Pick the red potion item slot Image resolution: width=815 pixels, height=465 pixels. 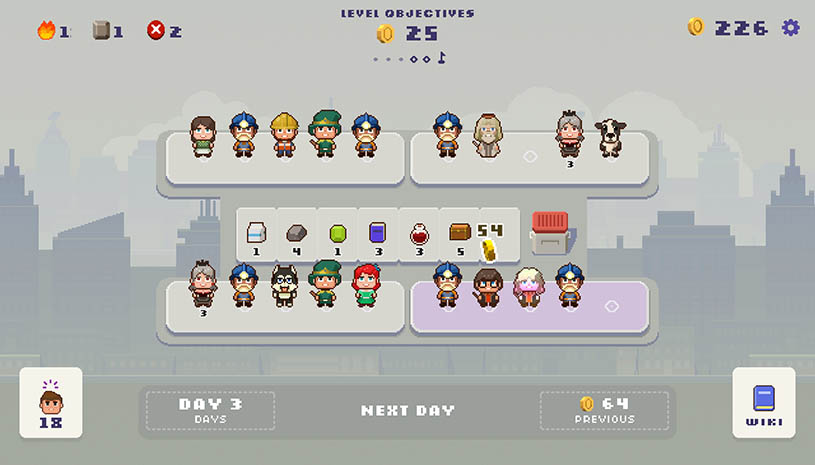tap(419, 236)
